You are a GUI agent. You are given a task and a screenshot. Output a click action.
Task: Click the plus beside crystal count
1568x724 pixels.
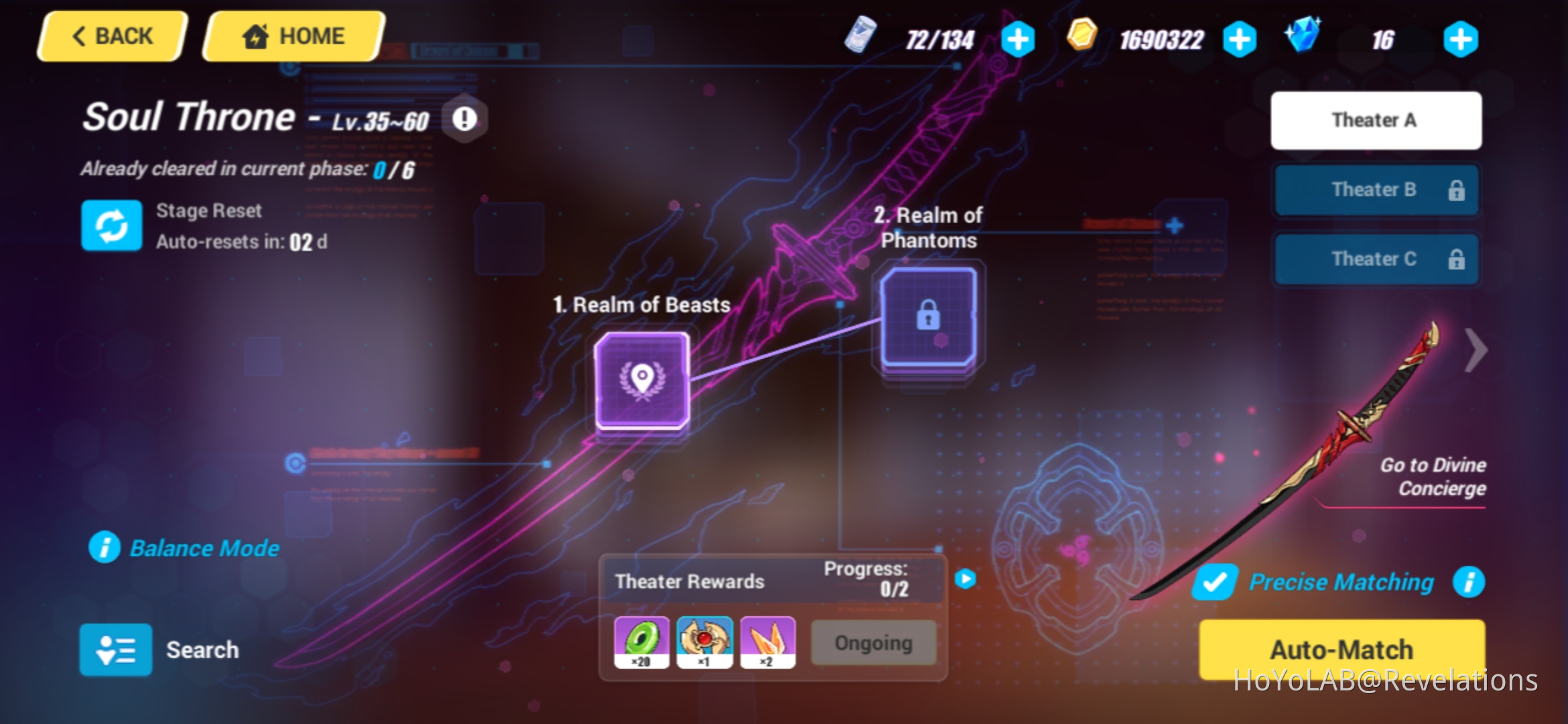[1461, 38]
